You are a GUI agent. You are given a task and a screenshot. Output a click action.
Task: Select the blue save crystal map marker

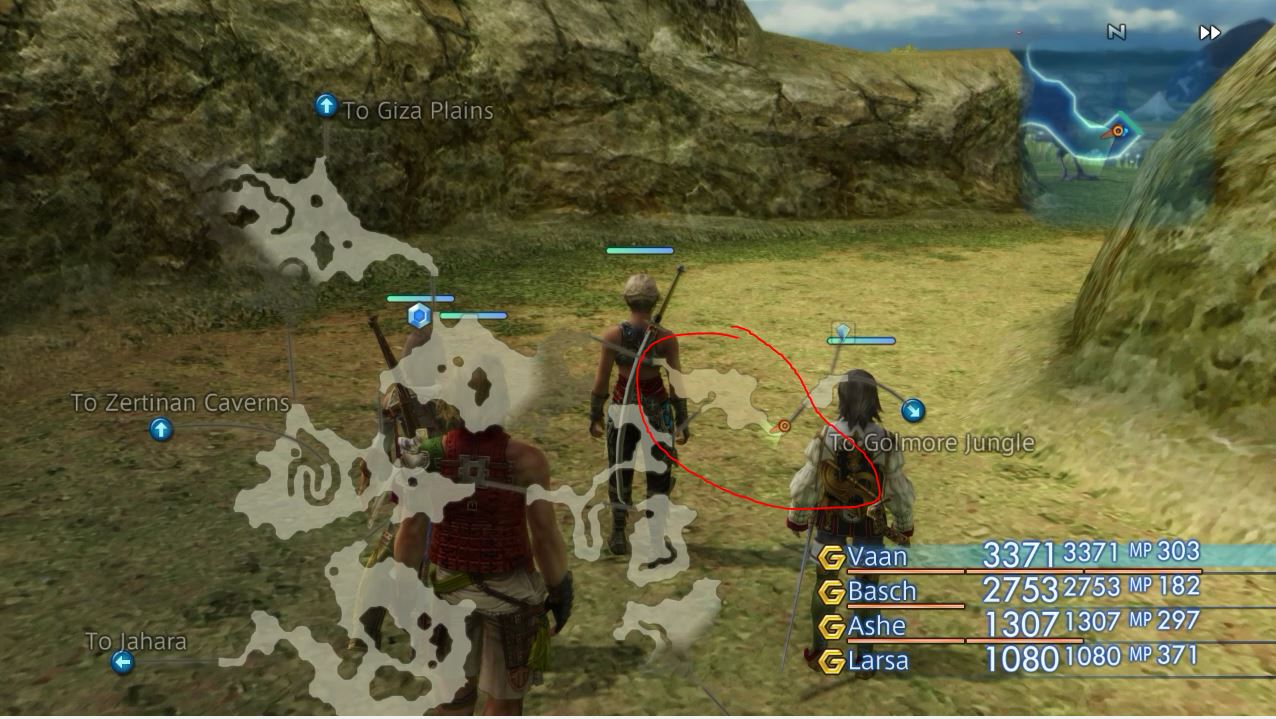[x=419, y=317]
